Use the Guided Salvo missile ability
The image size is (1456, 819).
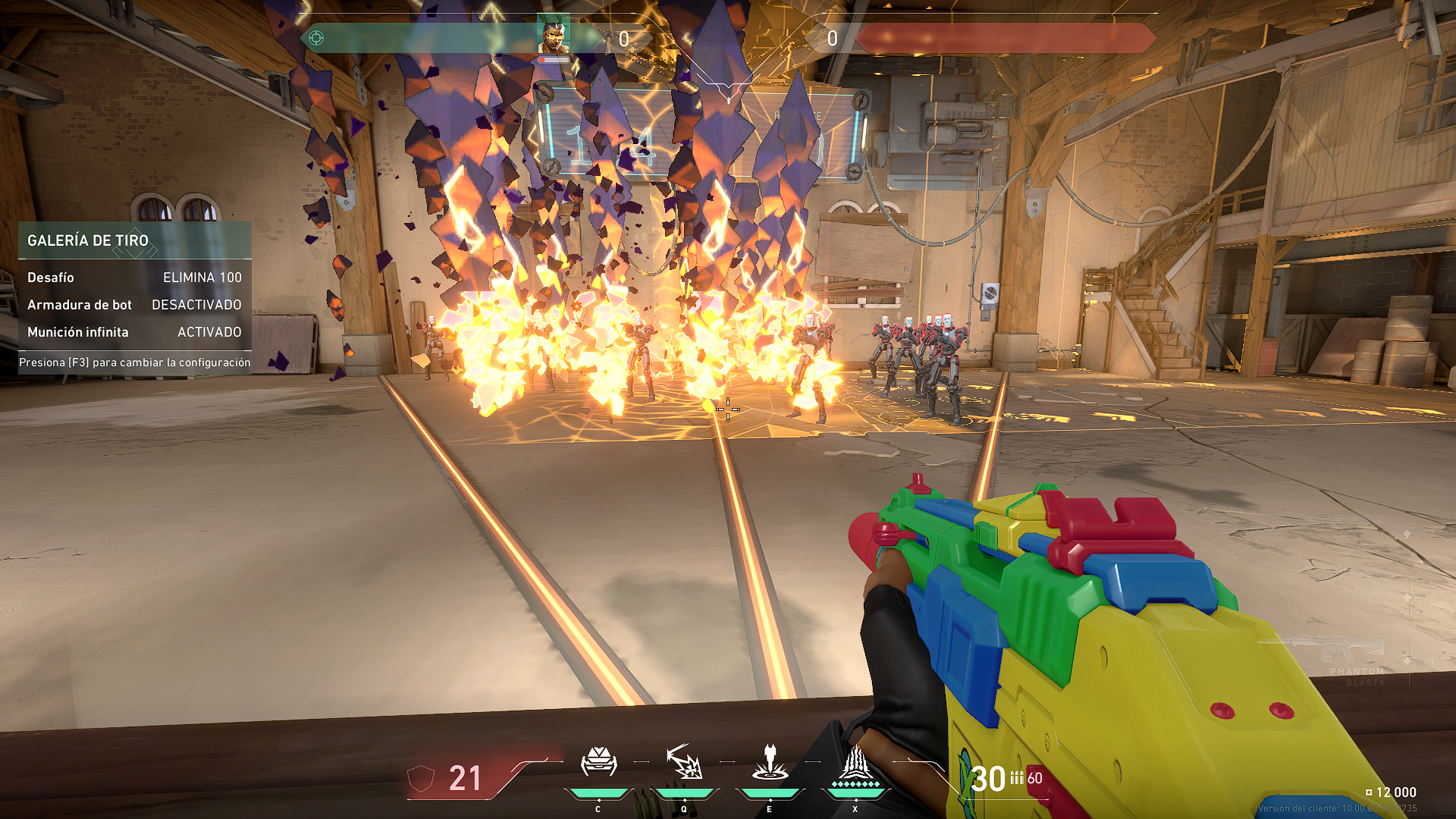770,763
